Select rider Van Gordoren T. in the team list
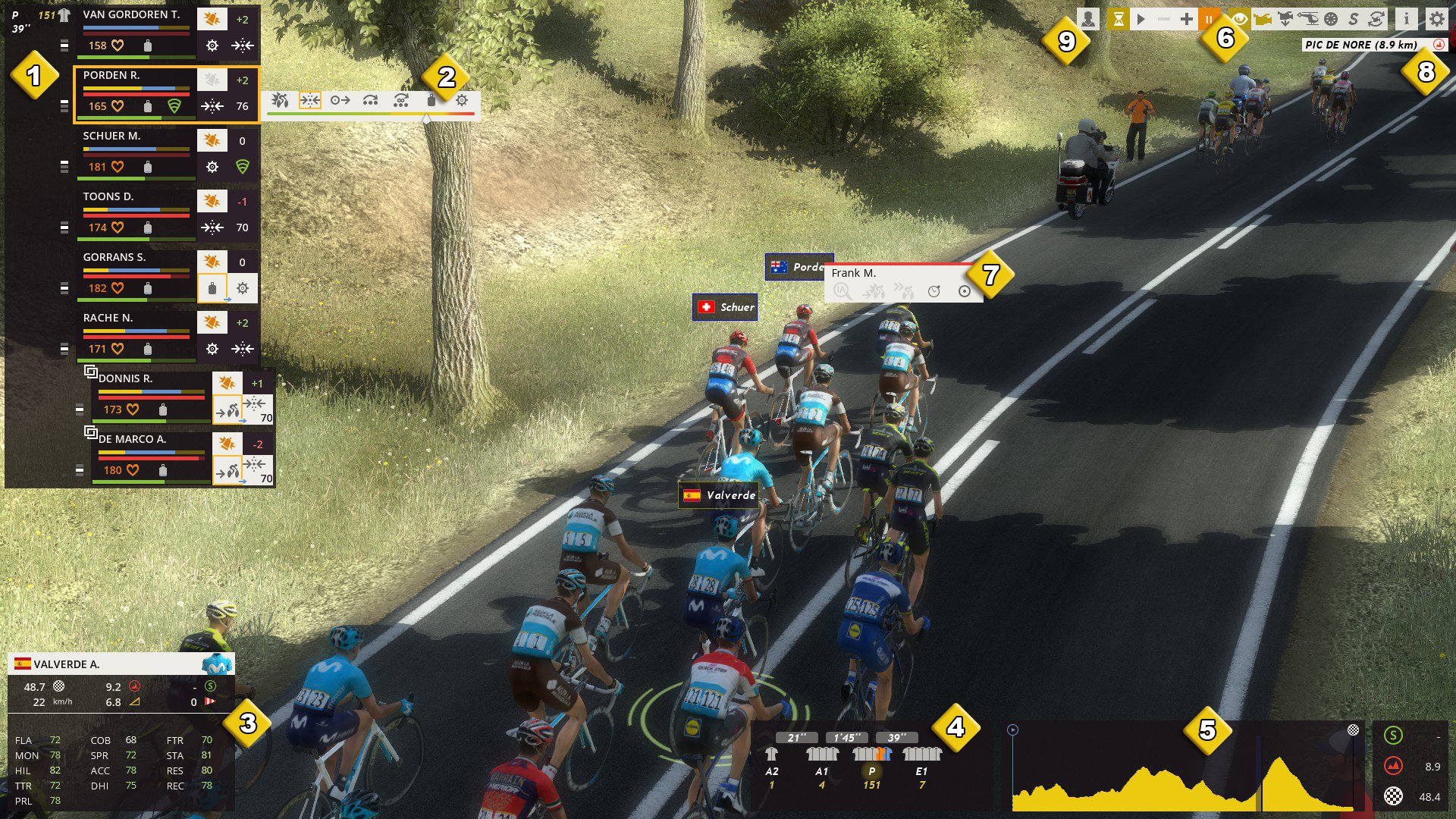Screen dimensions: 1456x819 (131, 15)
